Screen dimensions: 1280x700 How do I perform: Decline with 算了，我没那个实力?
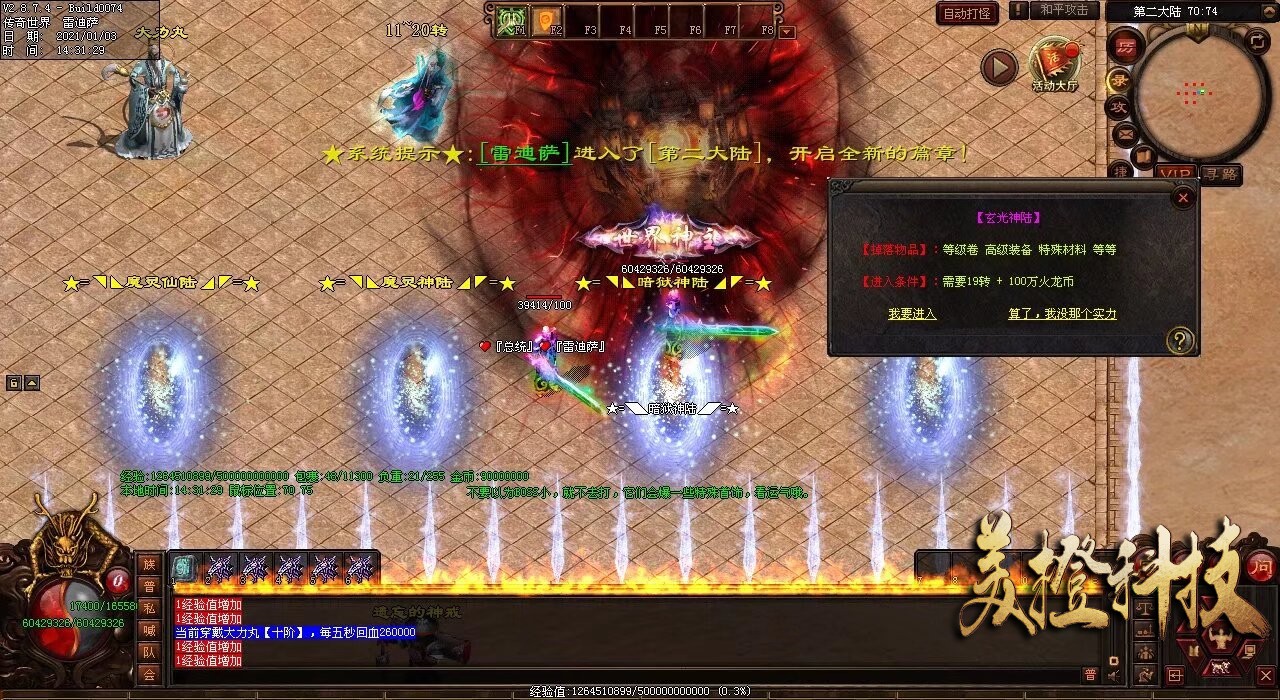click(1062, 314)
